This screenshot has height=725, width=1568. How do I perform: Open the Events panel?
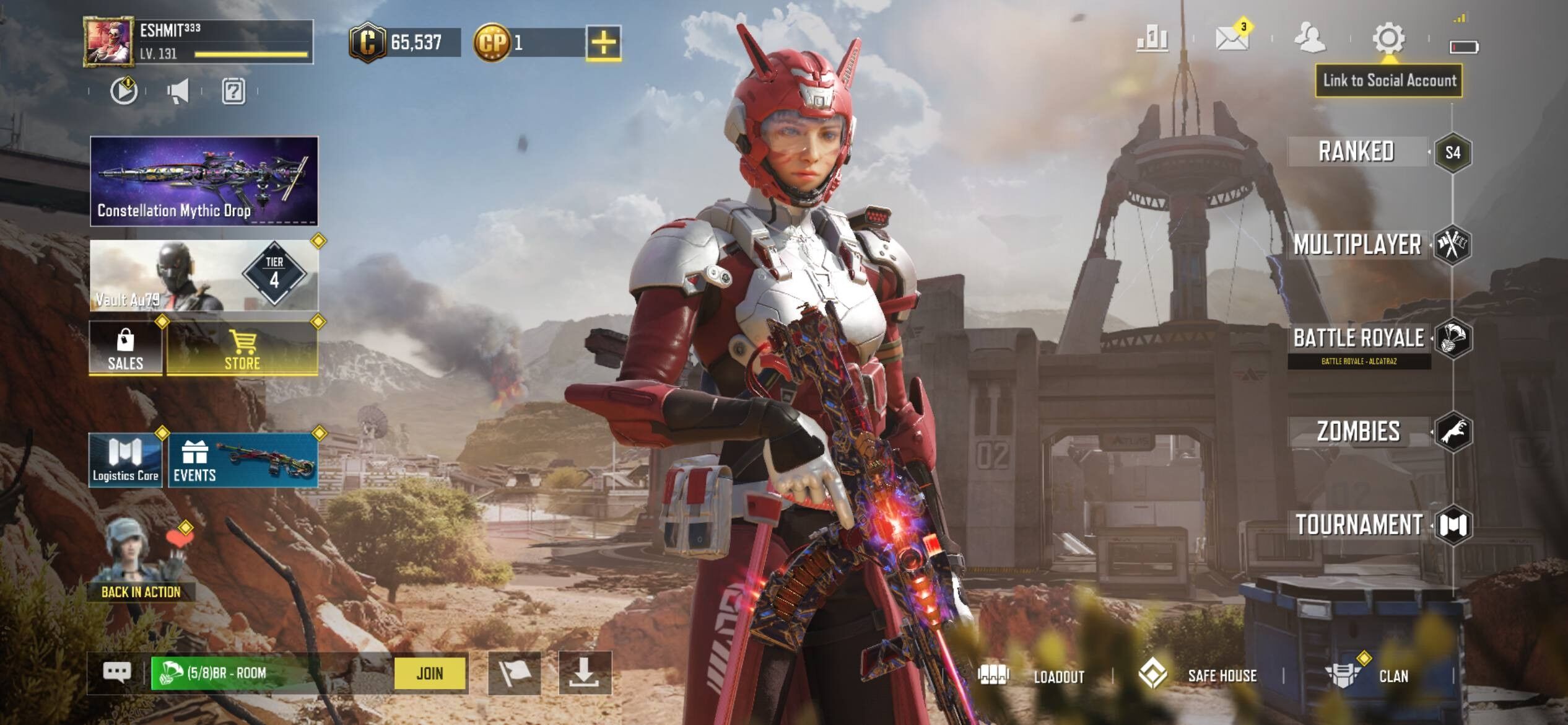pyautogui.click(x=243, y=460)
